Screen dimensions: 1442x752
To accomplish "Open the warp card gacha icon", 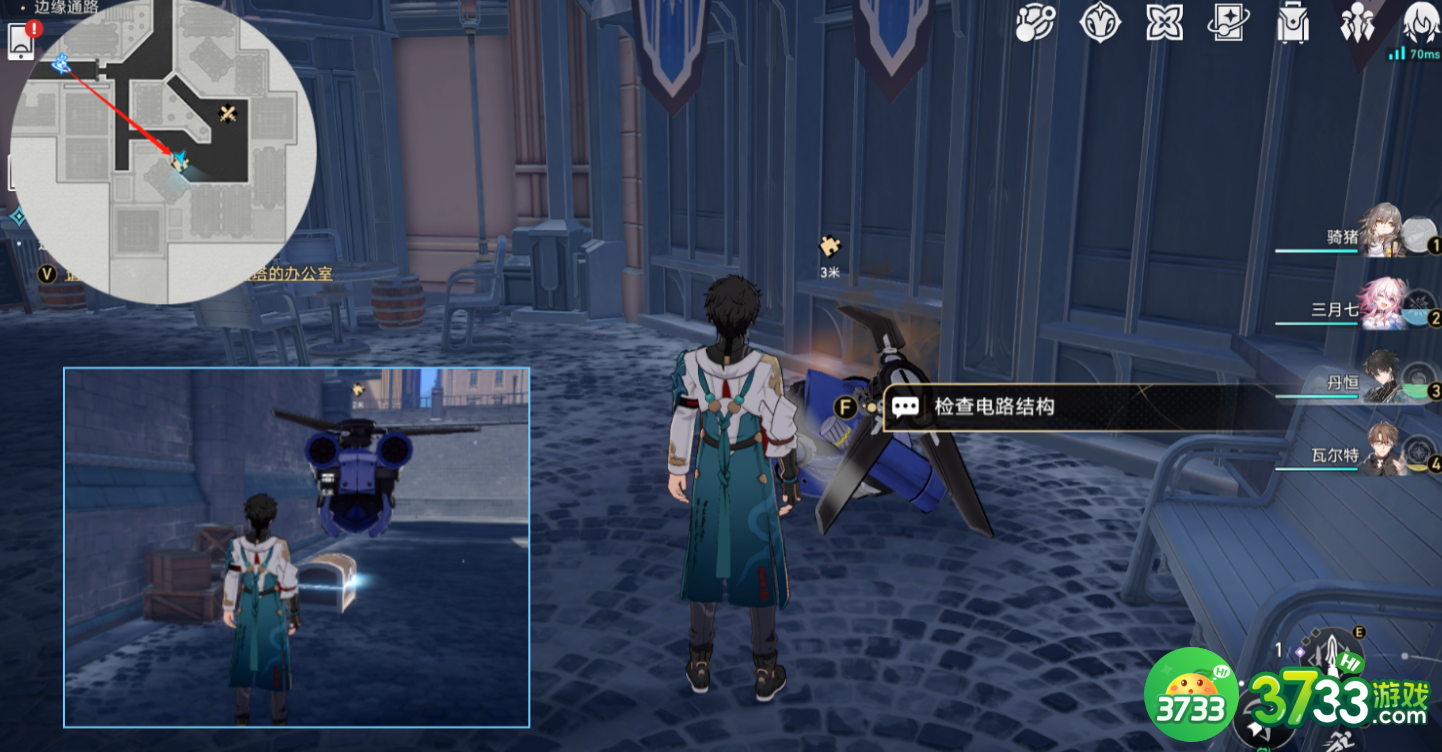I will tap(1228, 22).
